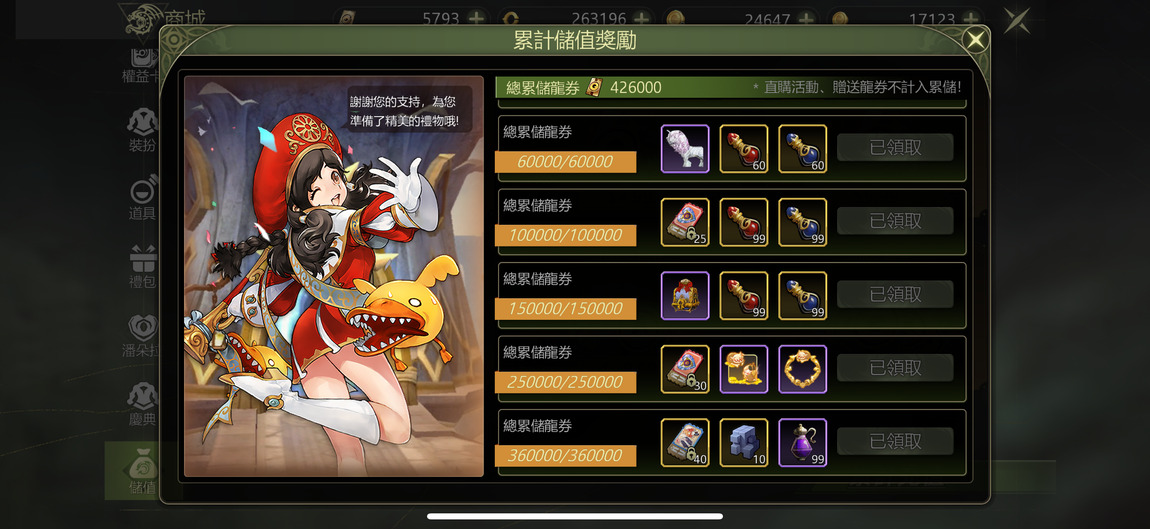This screenshot has height=529, width=1150.
Task: Click 已領取 button for 360000 tier
Action: 895,441
